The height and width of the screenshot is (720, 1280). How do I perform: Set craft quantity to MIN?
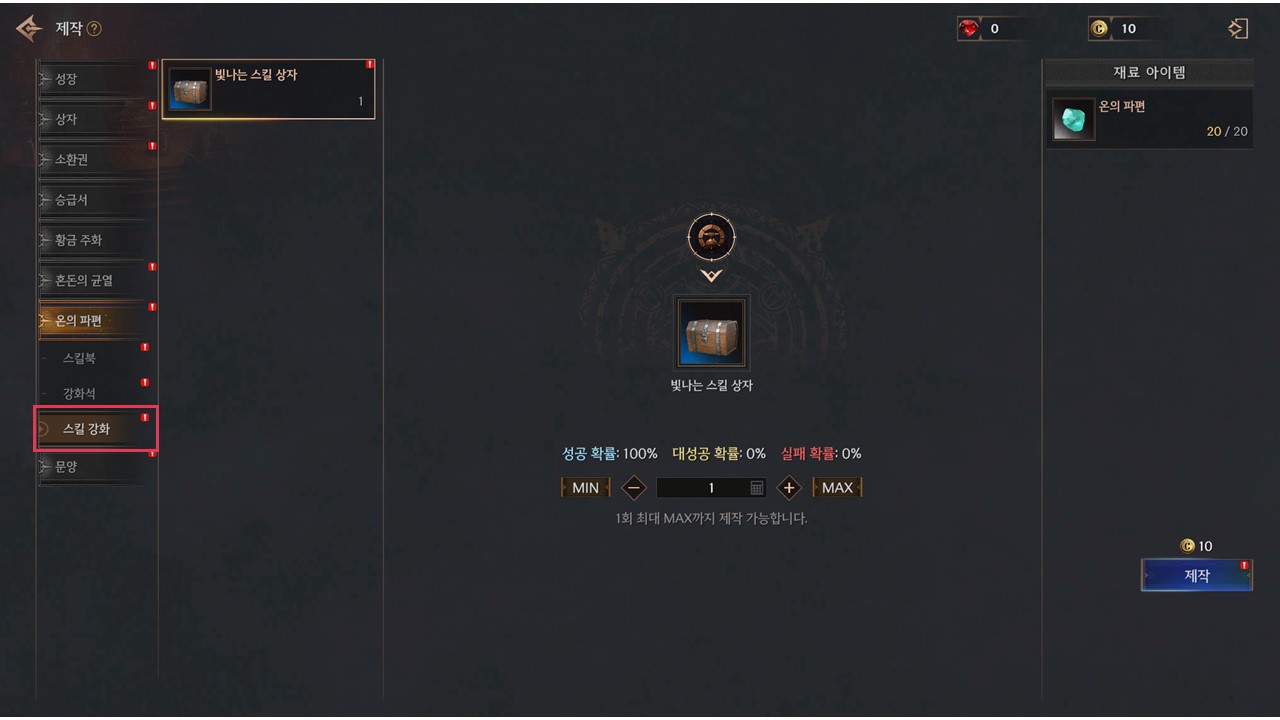point(585,488)
